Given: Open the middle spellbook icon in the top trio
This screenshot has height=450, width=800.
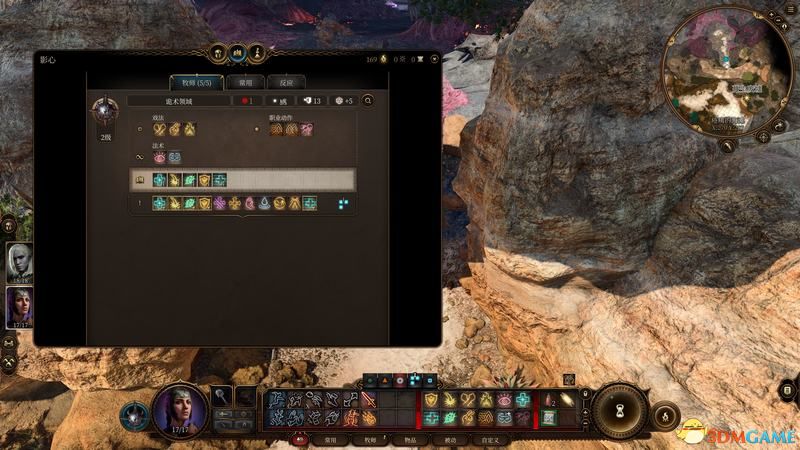Looking at the screenshot, I should point(237,53).
